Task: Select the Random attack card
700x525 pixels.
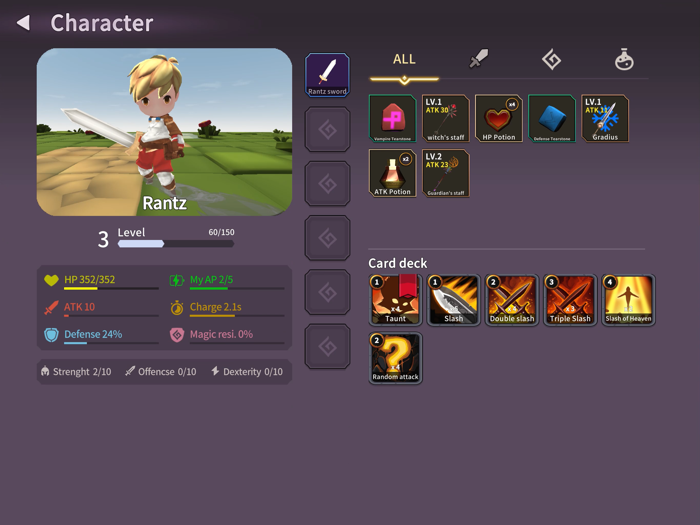Action: pos(395,358)
